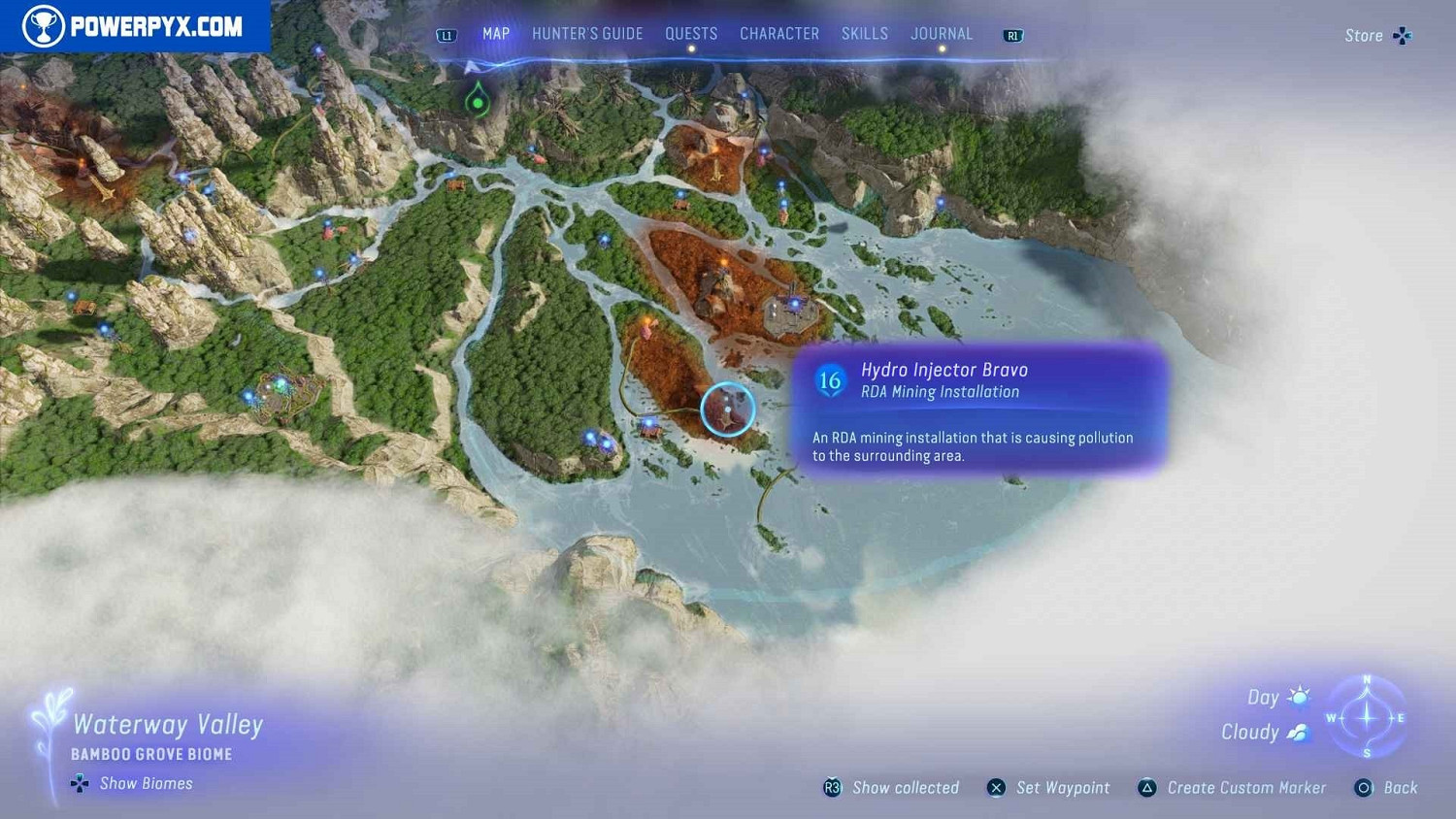Go Back from the map screen
Image resolution: width=1456 pixels, height=819 pixels.
pos(1386,788)
